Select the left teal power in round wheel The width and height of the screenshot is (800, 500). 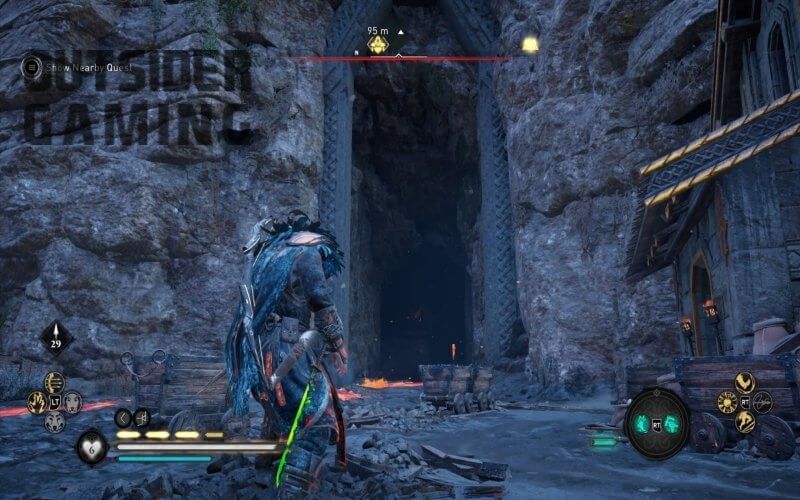643,423
